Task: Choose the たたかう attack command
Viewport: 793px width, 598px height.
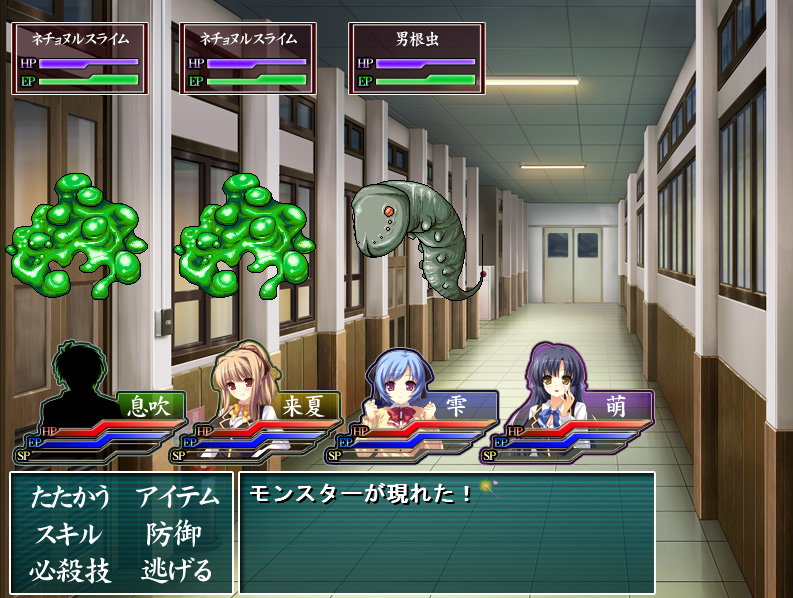Action: pos(68,497)
